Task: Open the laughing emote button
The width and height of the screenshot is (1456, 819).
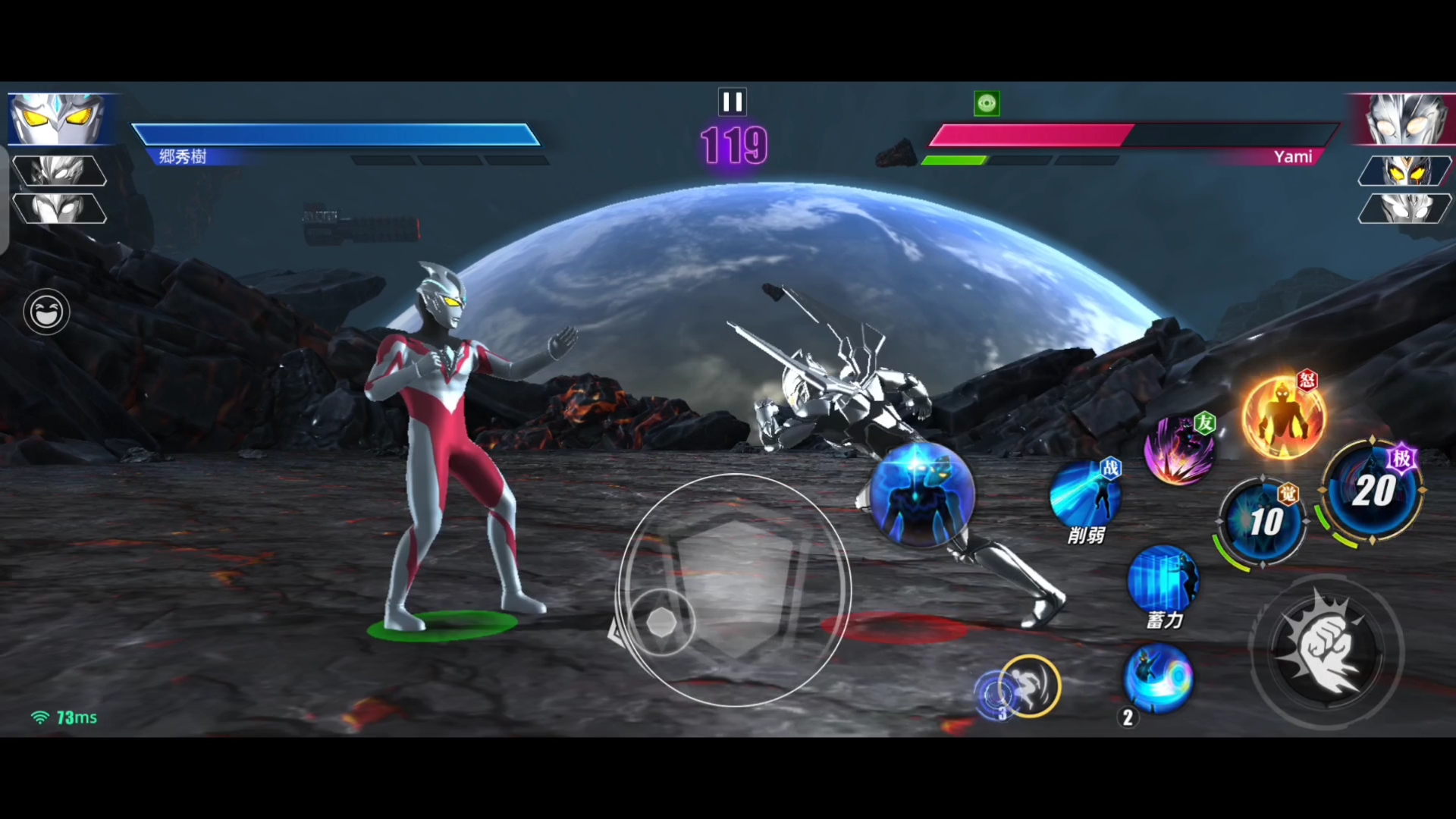Action: coord(46,312)
